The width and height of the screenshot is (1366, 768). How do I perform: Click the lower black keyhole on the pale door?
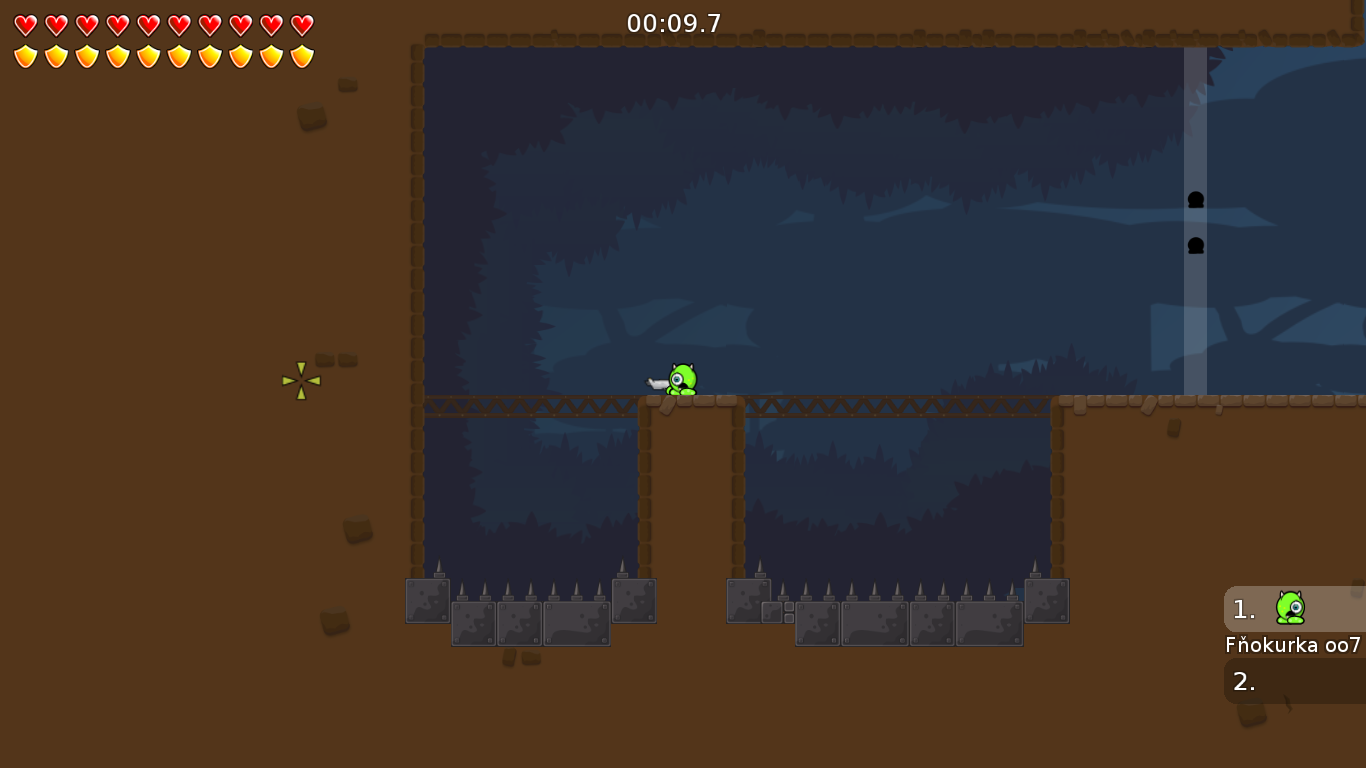pyautogui.click(x=1194, y=243)
